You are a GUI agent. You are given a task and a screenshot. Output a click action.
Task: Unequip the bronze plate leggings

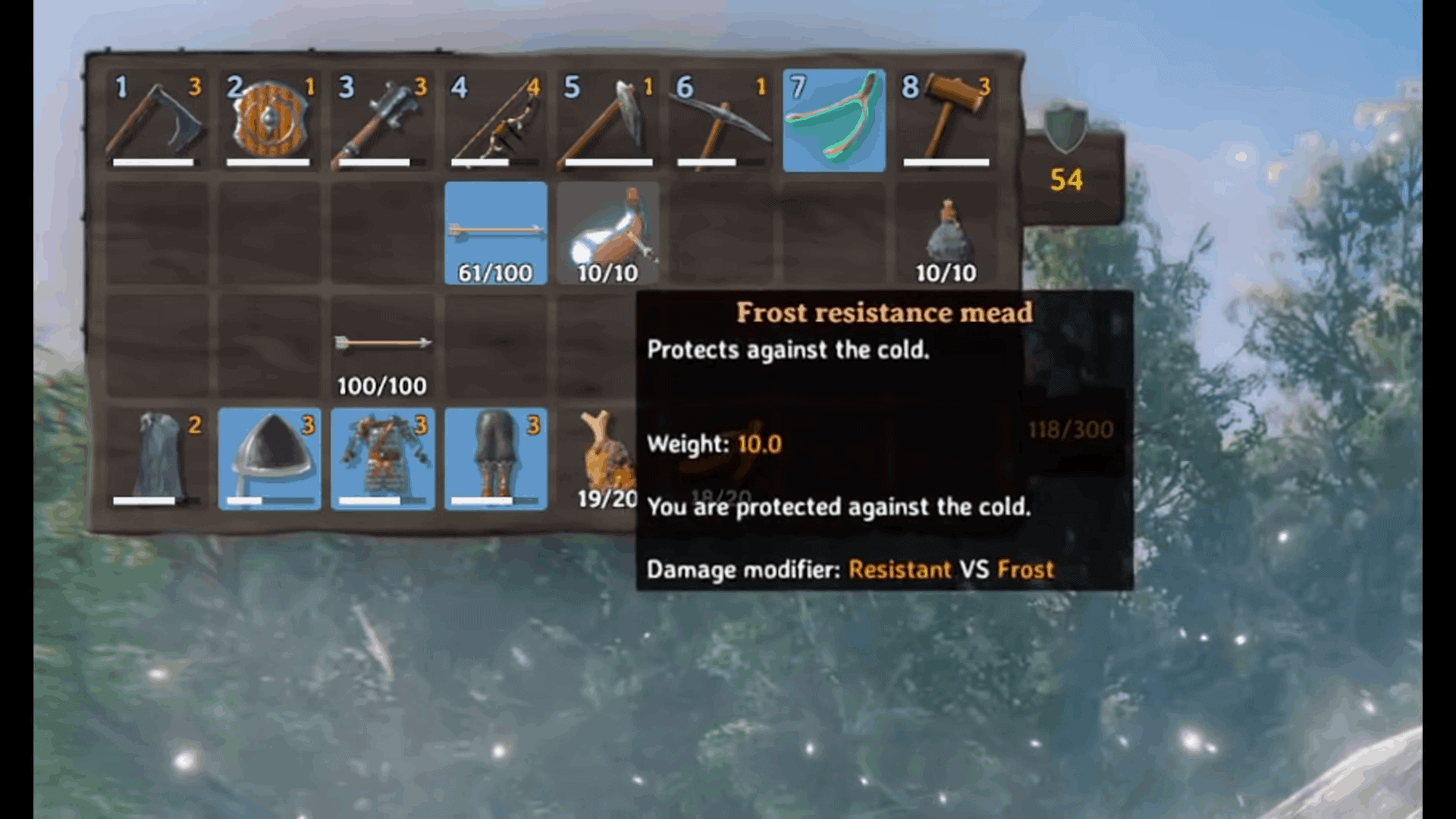495,459
